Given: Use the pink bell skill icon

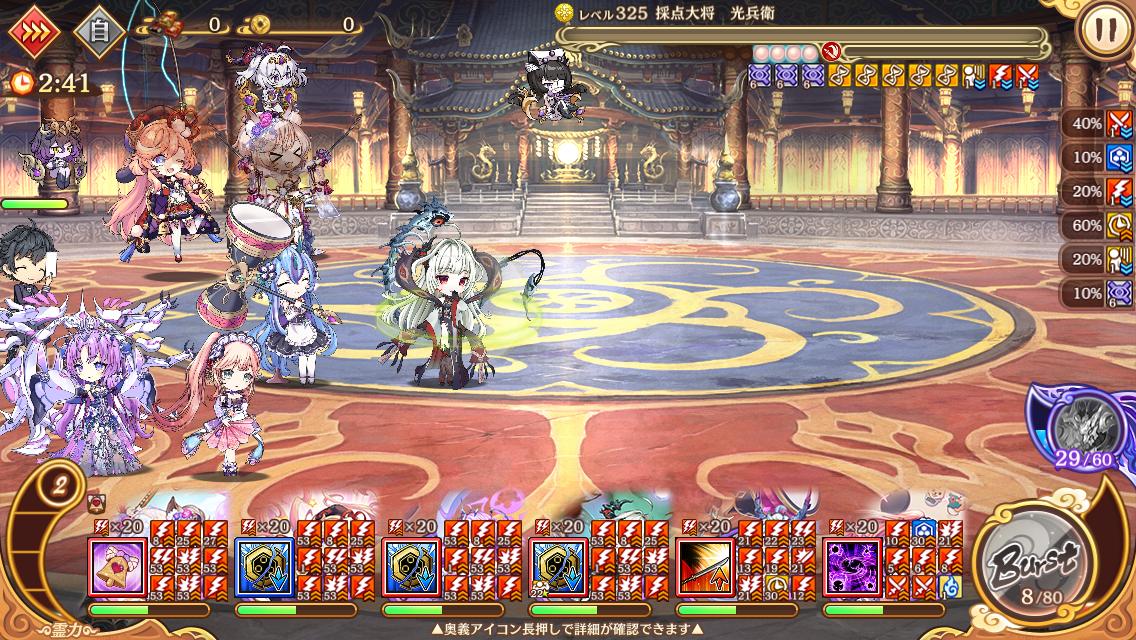Looking at the screenshot, I should [x=117, y=567].
